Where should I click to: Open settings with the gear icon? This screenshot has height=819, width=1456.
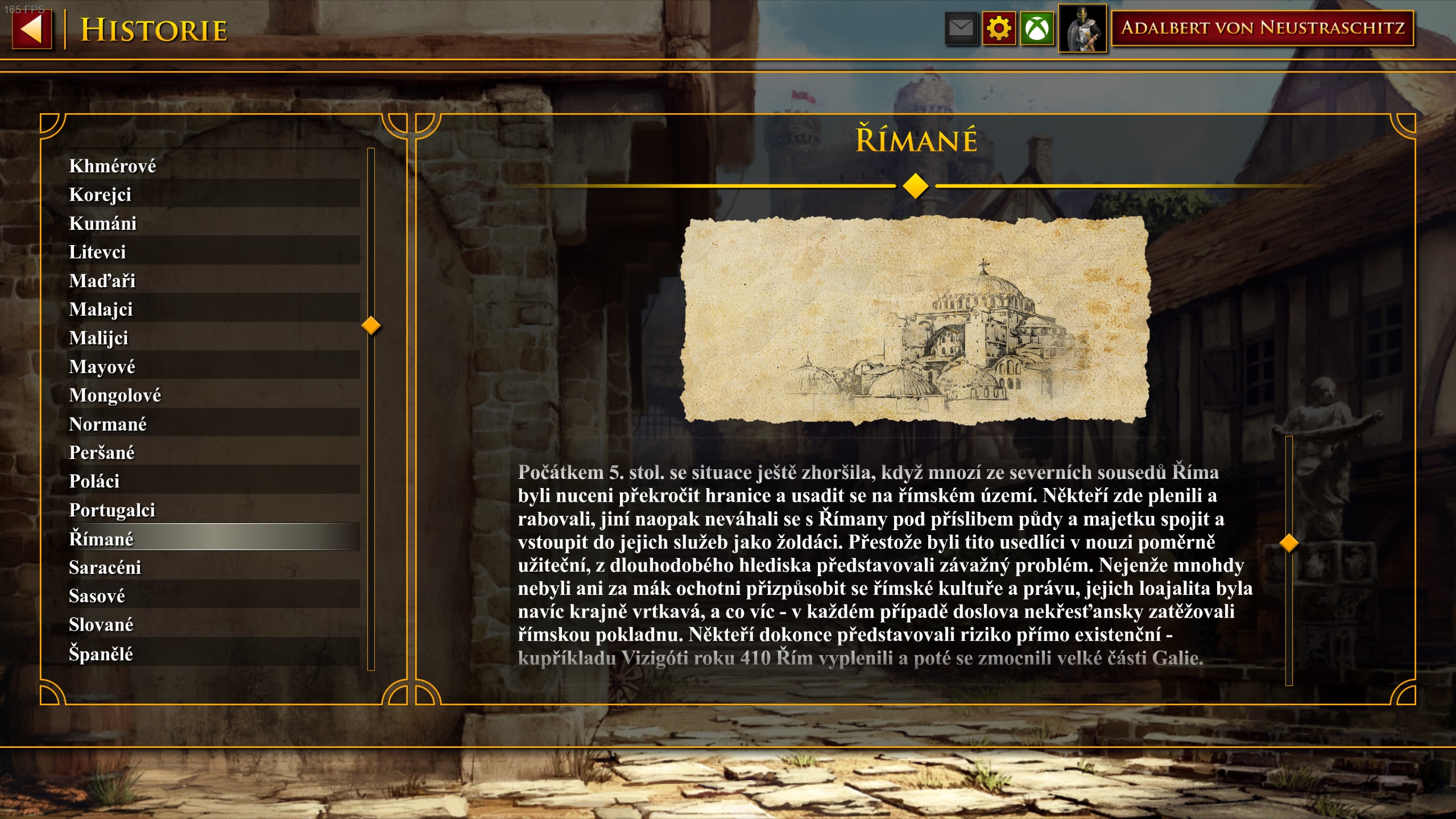point(999,28)
